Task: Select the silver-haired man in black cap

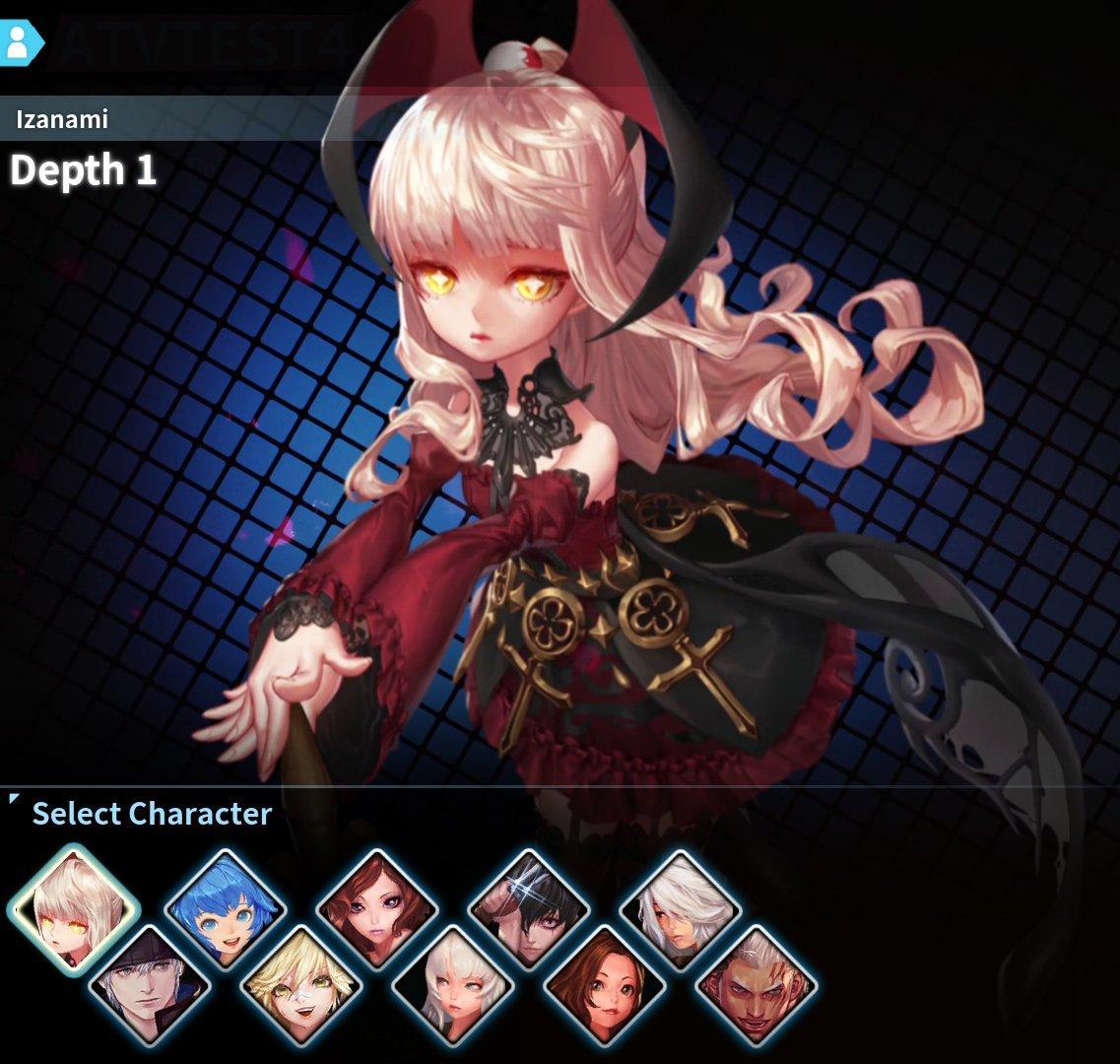Action: [x=150, y=985]
